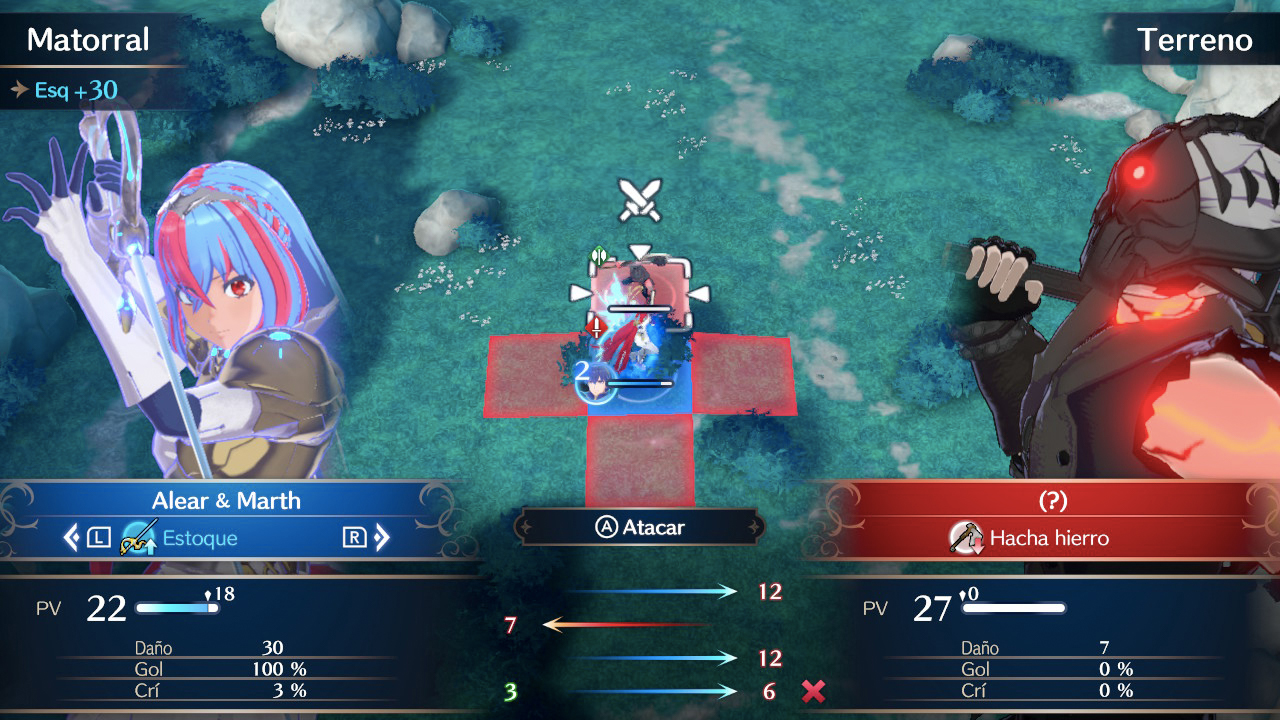The image size is (1280, 720).
Task: Switch to previous weapon with left arrow
Action: tap(71, 538)
